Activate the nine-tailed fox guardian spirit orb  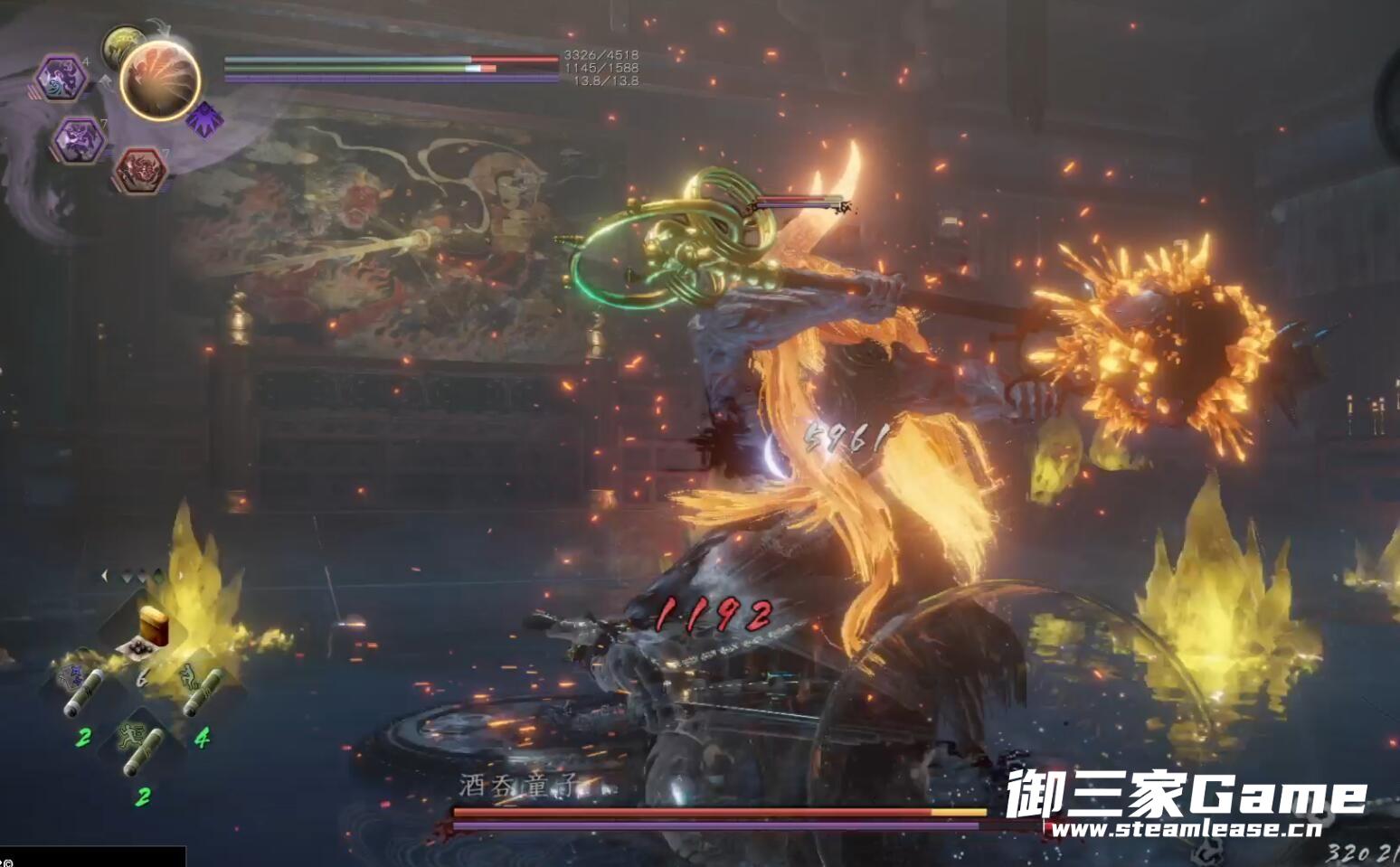tap(160, 80)
